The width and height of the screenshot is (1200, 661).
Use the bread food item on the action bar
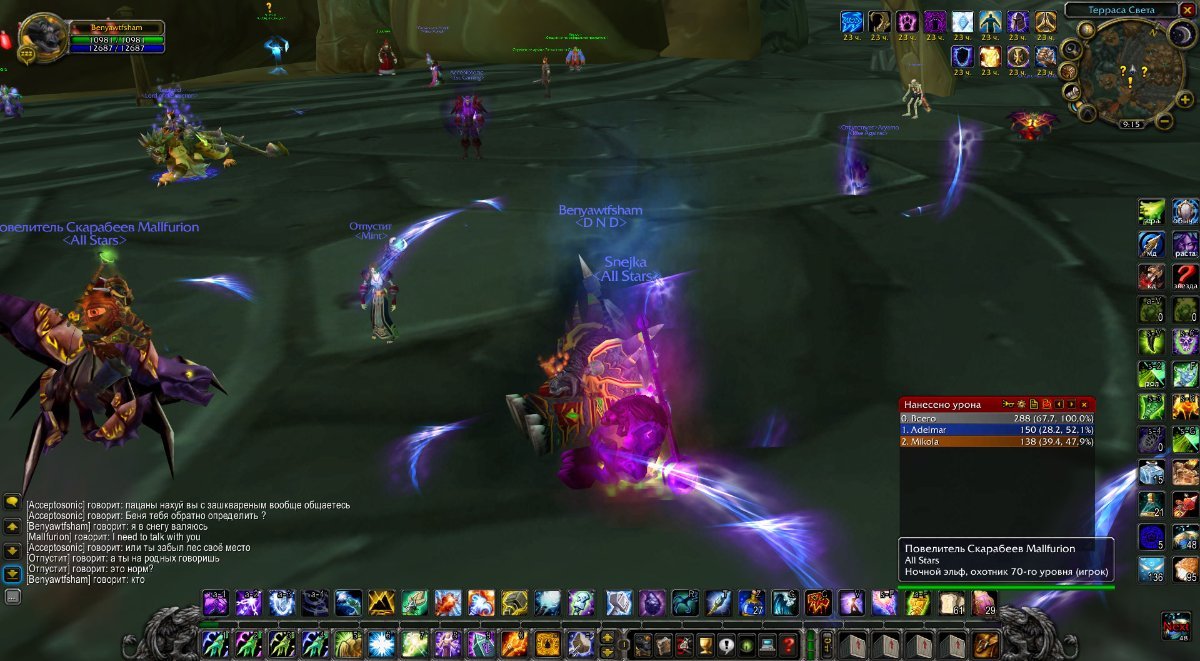click(950, 602)
